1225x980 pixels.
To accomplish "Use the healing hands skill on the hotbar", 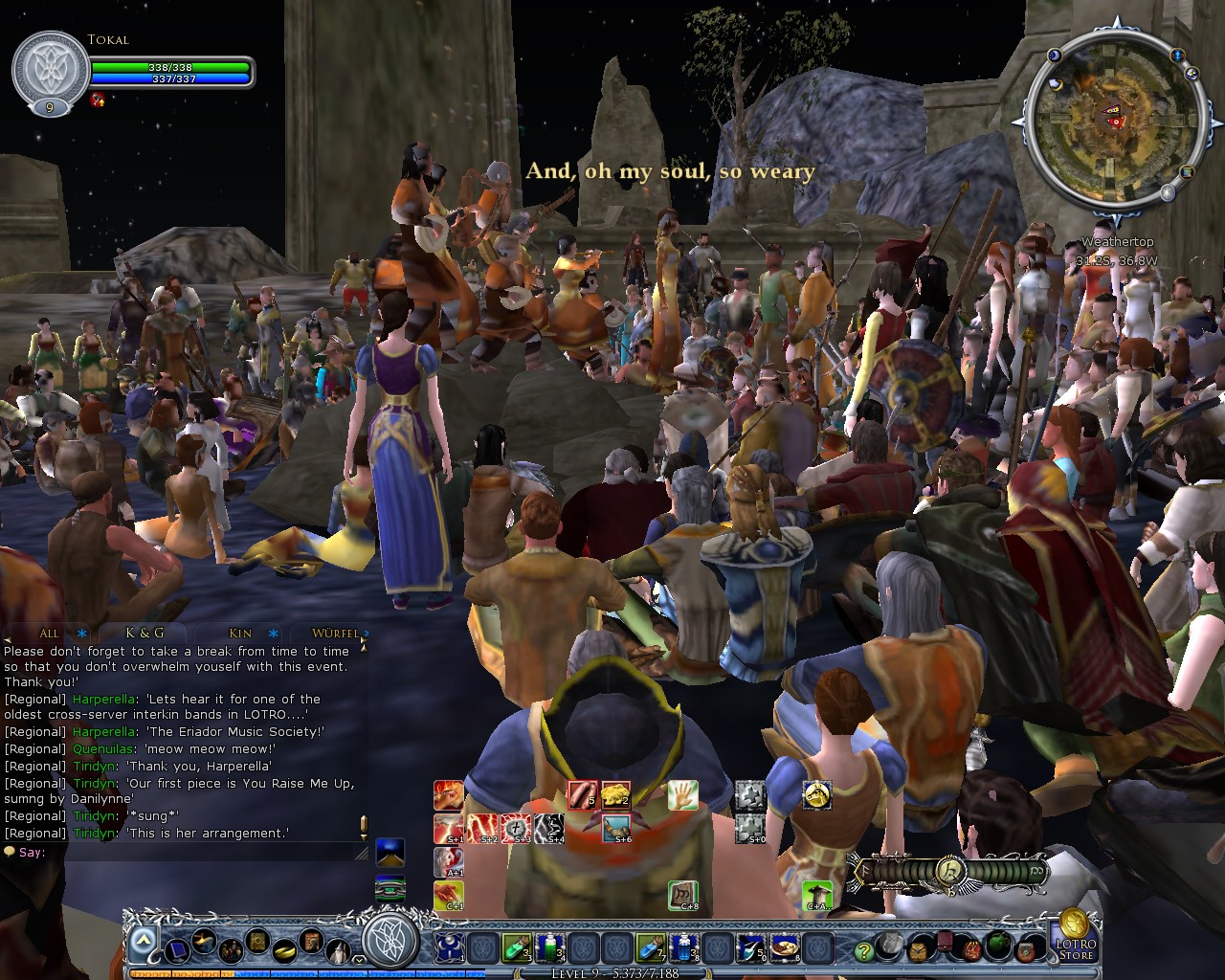I will pos(685,796).
